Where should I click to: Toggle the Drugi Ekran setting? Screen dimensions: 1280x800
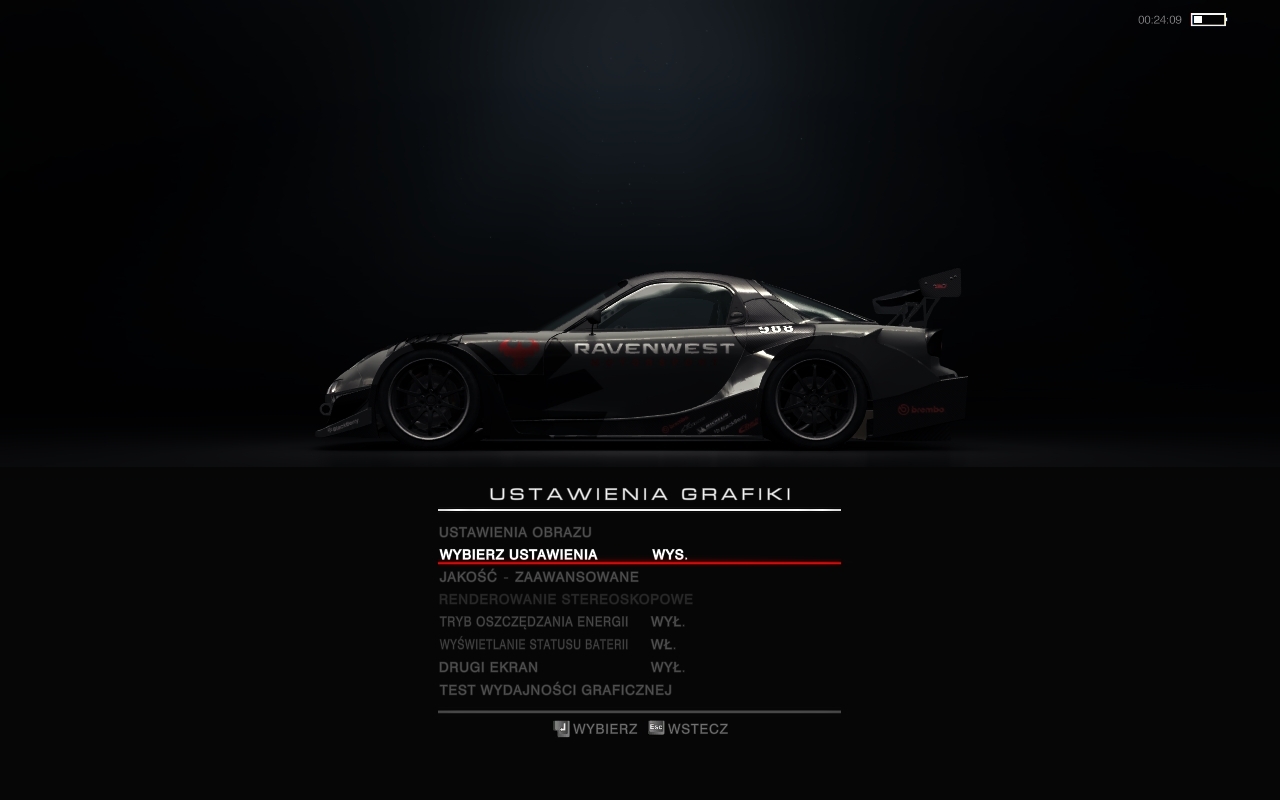(488, 667)
